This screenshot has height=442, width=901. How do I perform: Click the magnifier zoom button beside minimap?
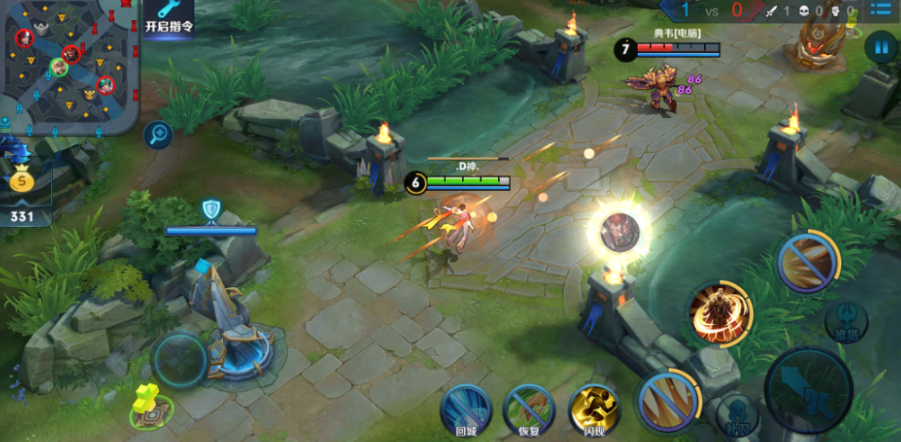(157, 133)
